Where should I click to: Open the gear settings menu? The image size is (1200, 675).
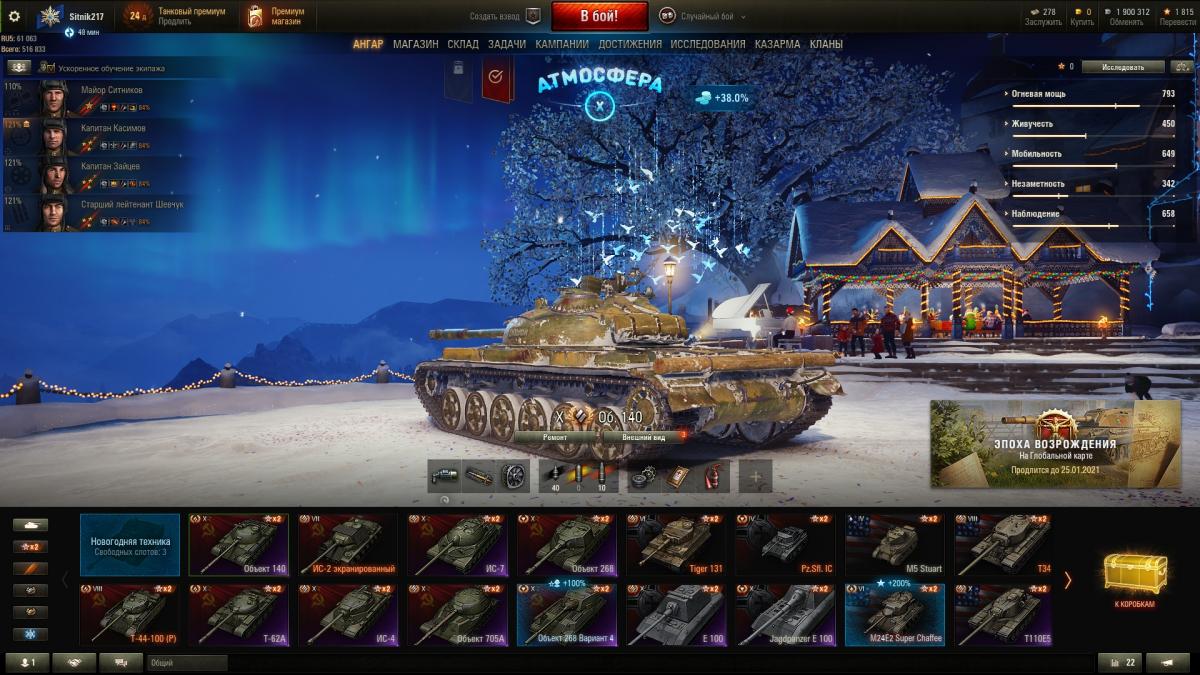click(14, 16)
